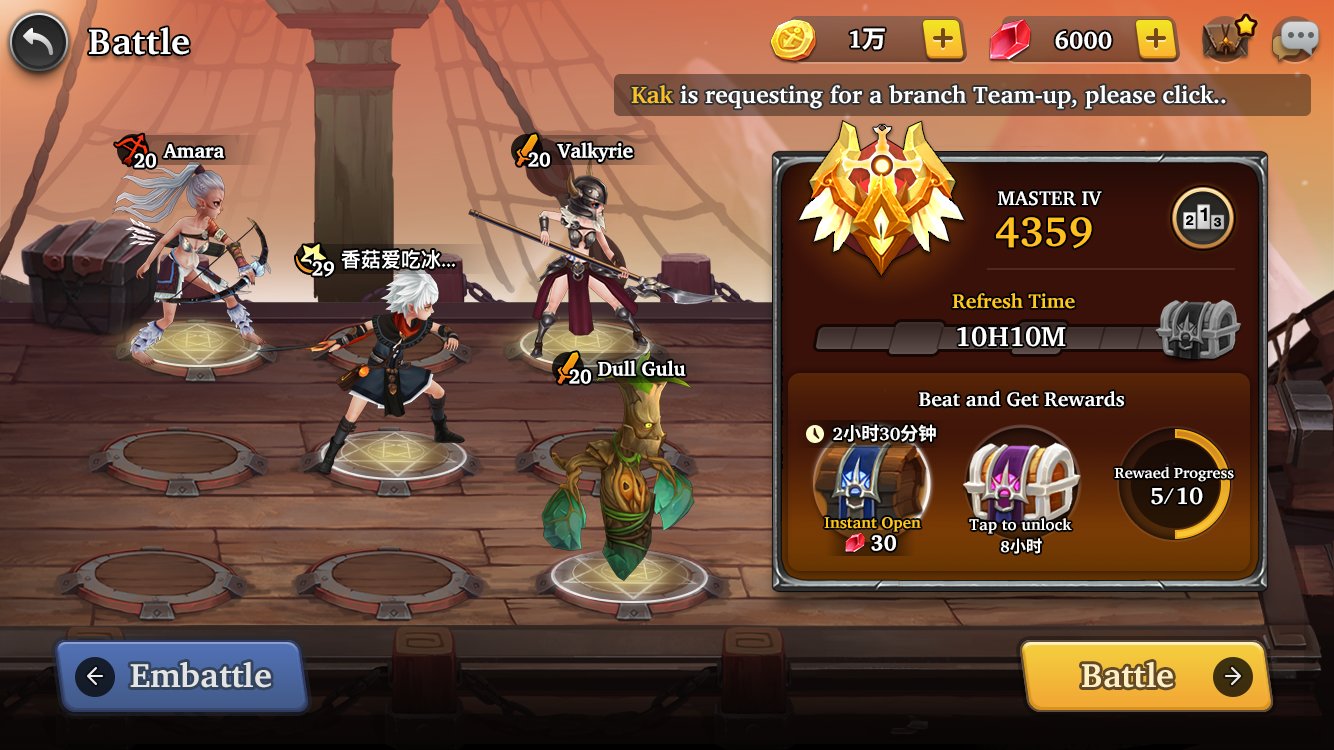The image size is (1334, 750).
Task: Add more gold coins with plus button
Action: tap(942, 40)
